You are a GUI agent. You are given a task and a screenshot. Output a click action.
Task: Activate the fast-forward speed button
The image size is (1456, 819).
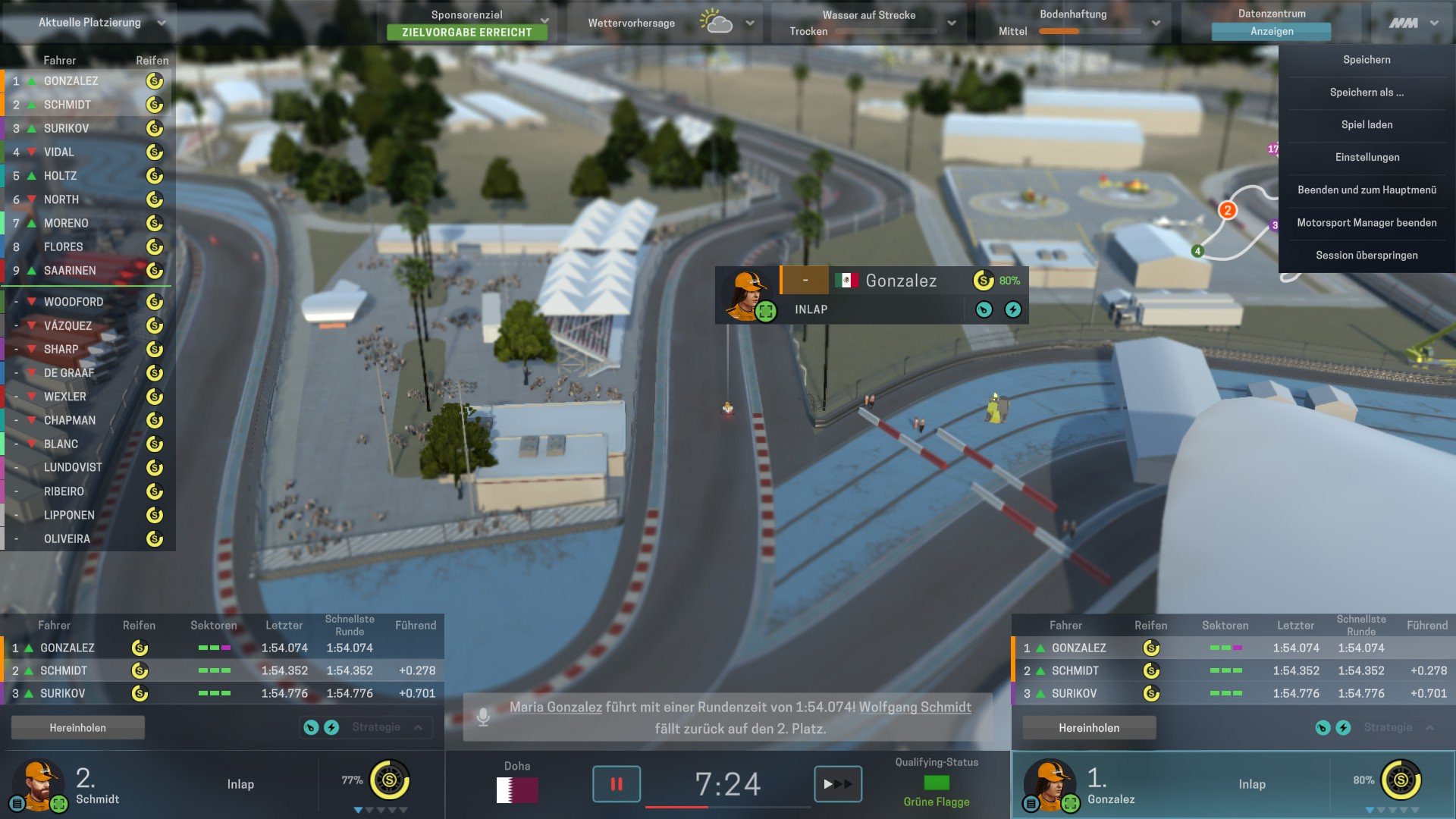tap(838, 784)
